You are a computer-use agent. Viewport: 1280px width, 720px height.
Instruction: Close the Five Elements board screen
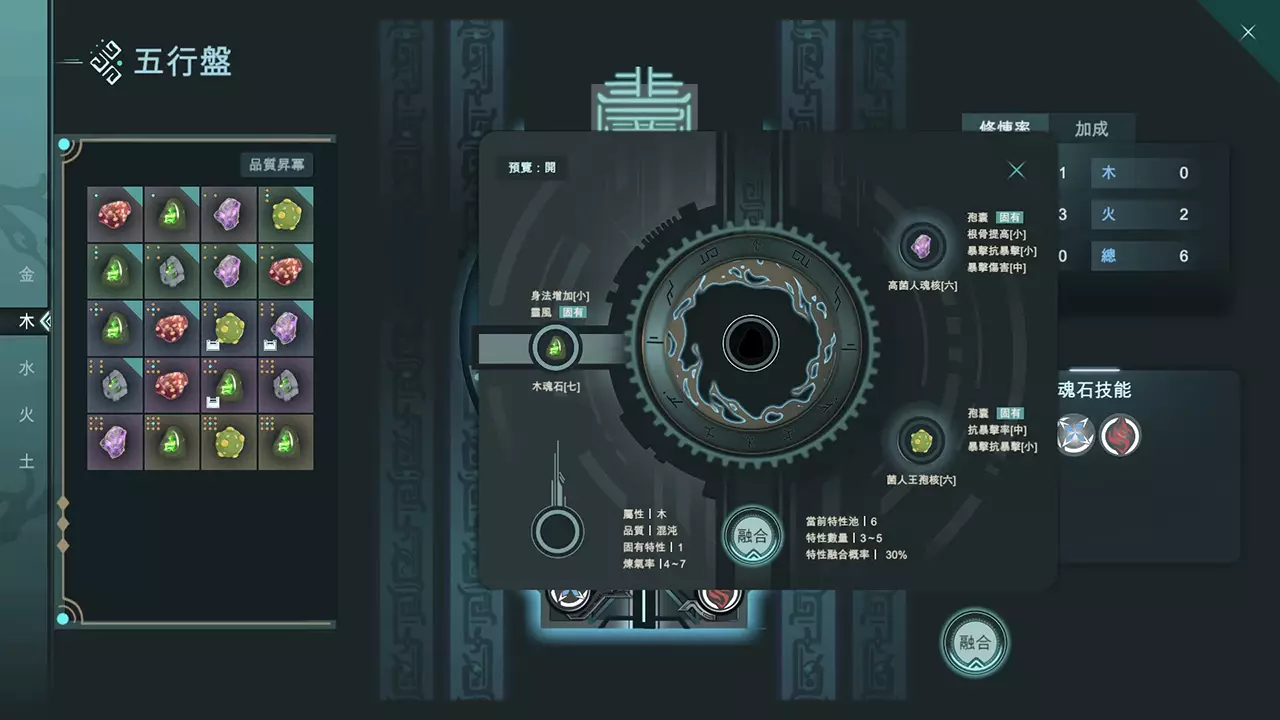click(1248, 33)
